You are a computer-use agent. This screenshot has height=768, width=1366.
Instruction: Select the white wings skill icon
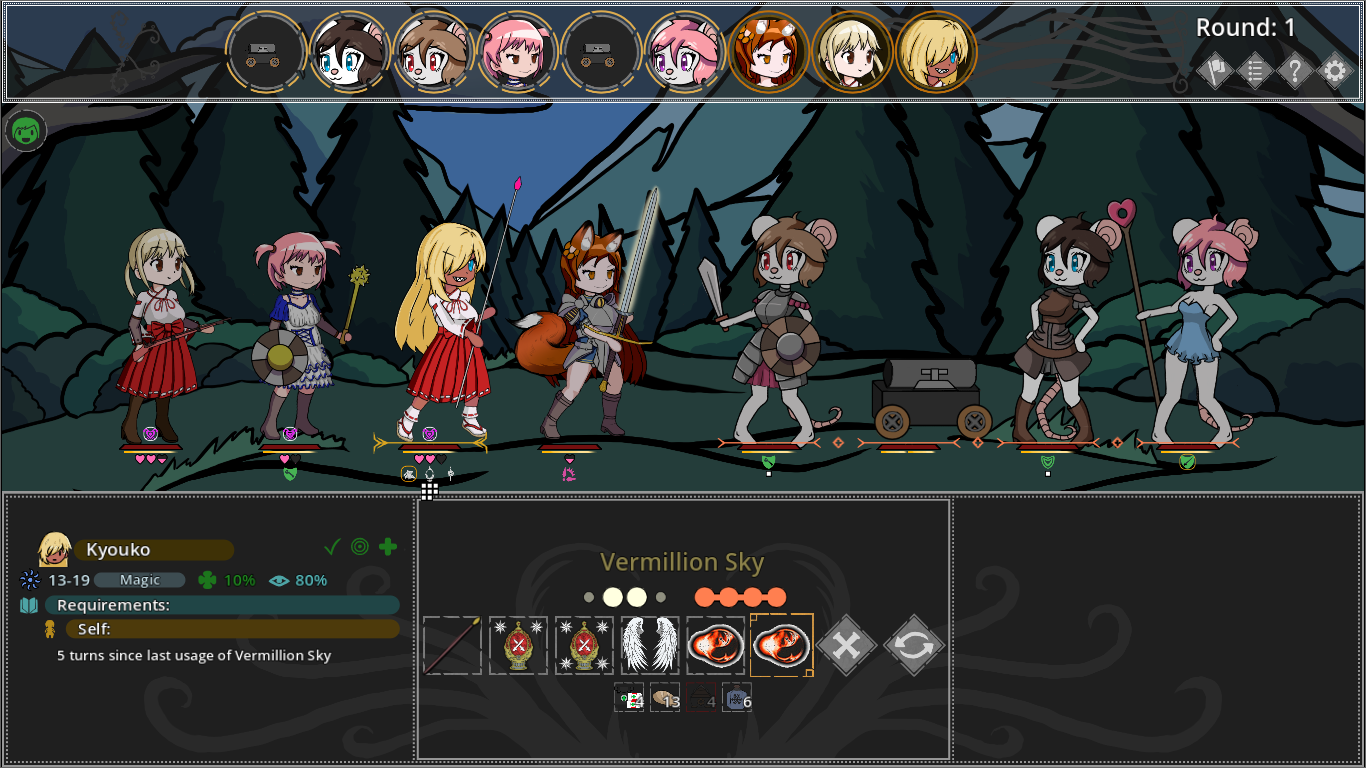click(x=648, y=644)
